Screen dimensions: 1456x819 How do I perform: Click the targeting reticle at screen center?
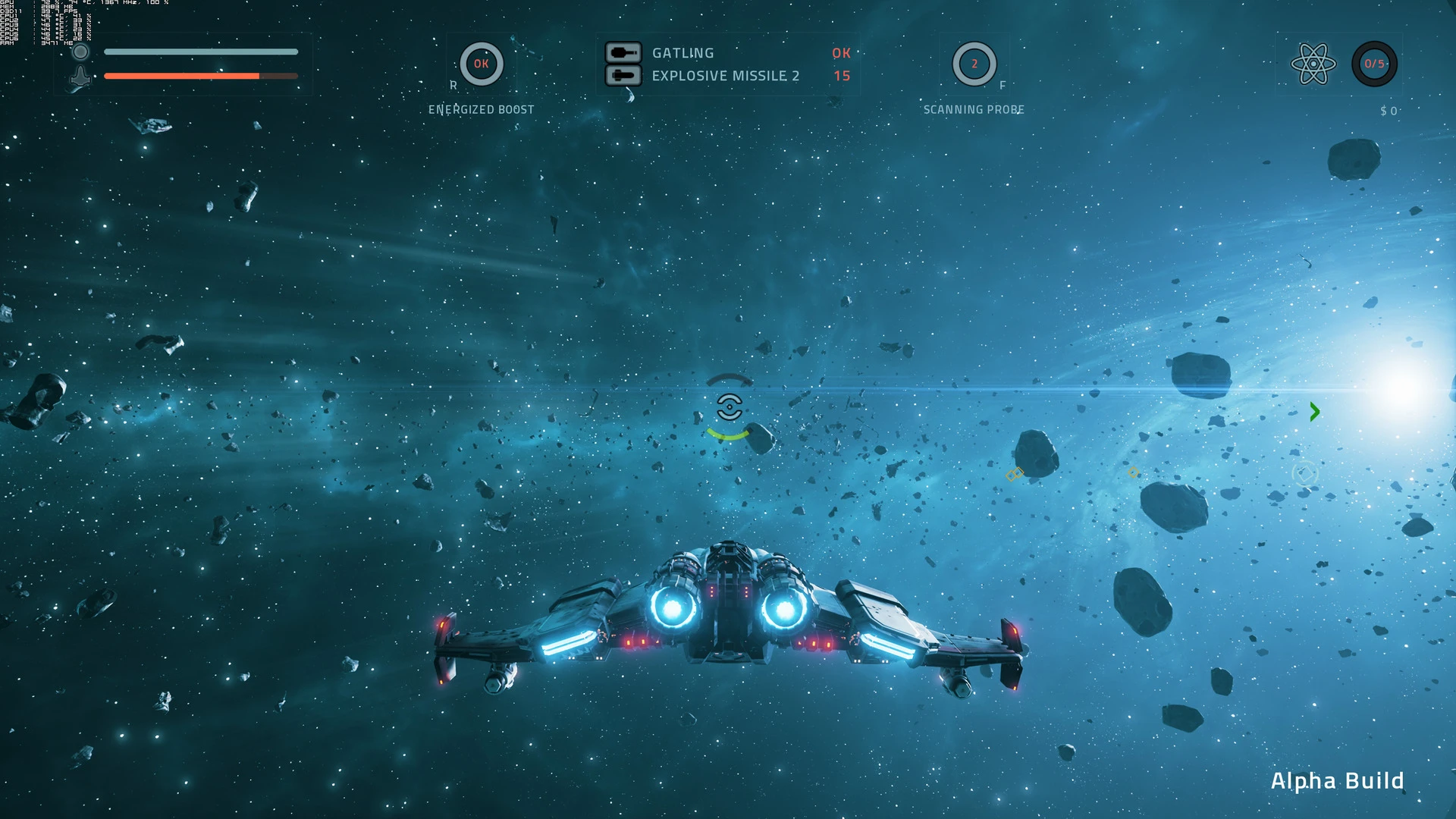pyautogui.click(x=730, y=408)
